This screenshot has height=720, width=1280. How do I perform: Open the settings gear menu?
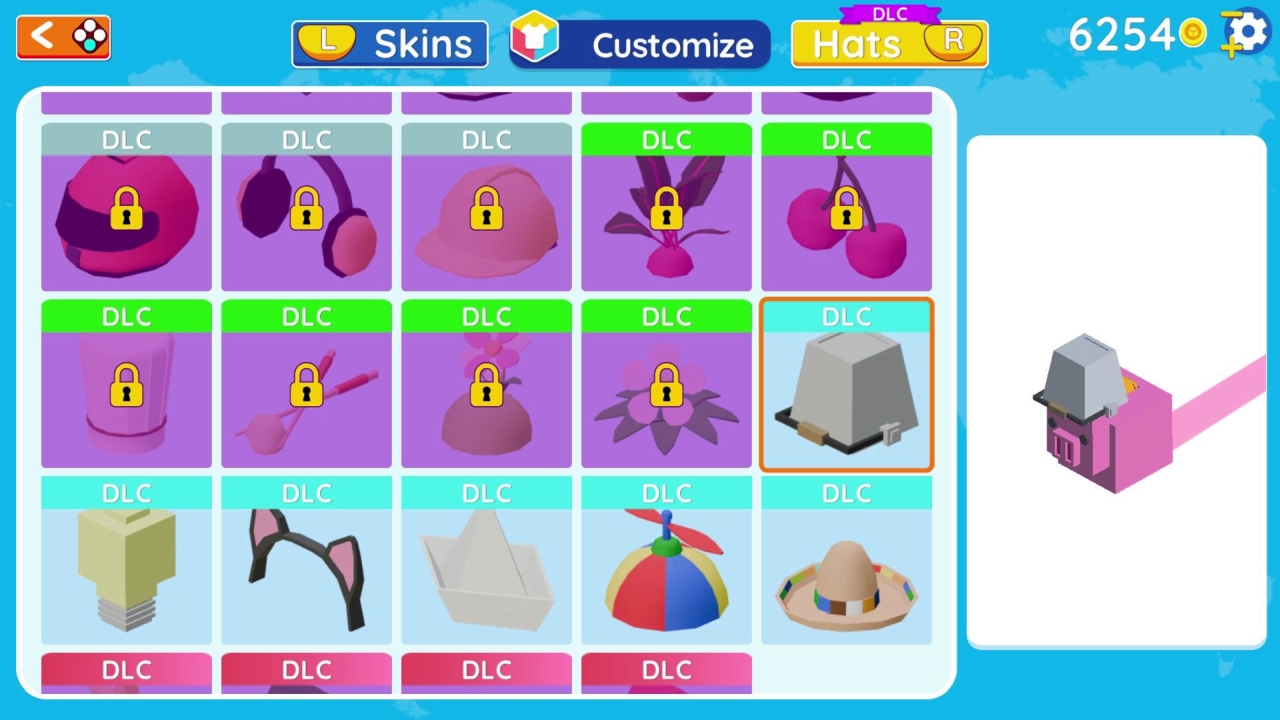click(1246, 33)
